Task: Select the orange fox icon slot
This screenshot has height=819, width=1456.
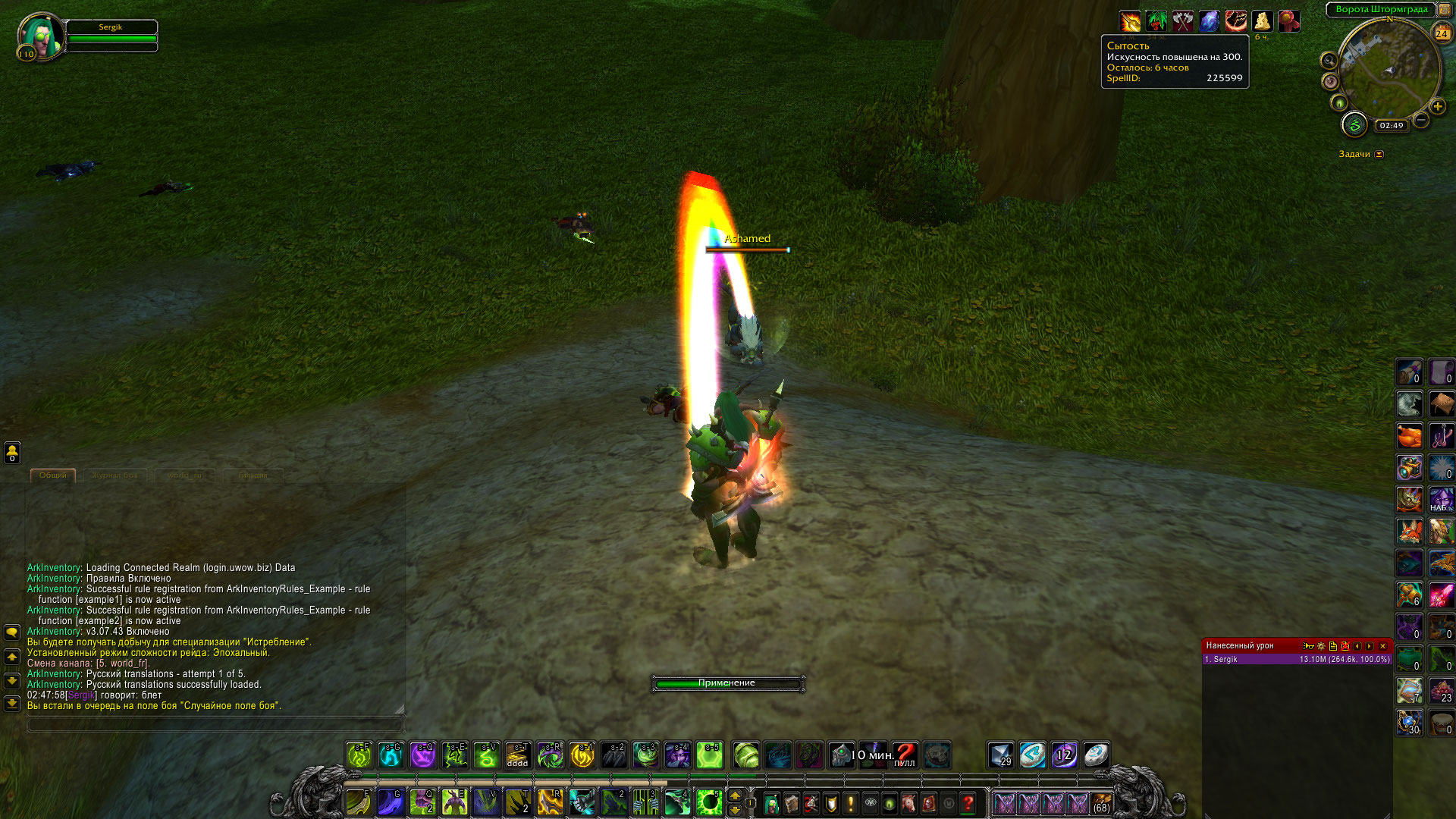Action: [1409, 532]
